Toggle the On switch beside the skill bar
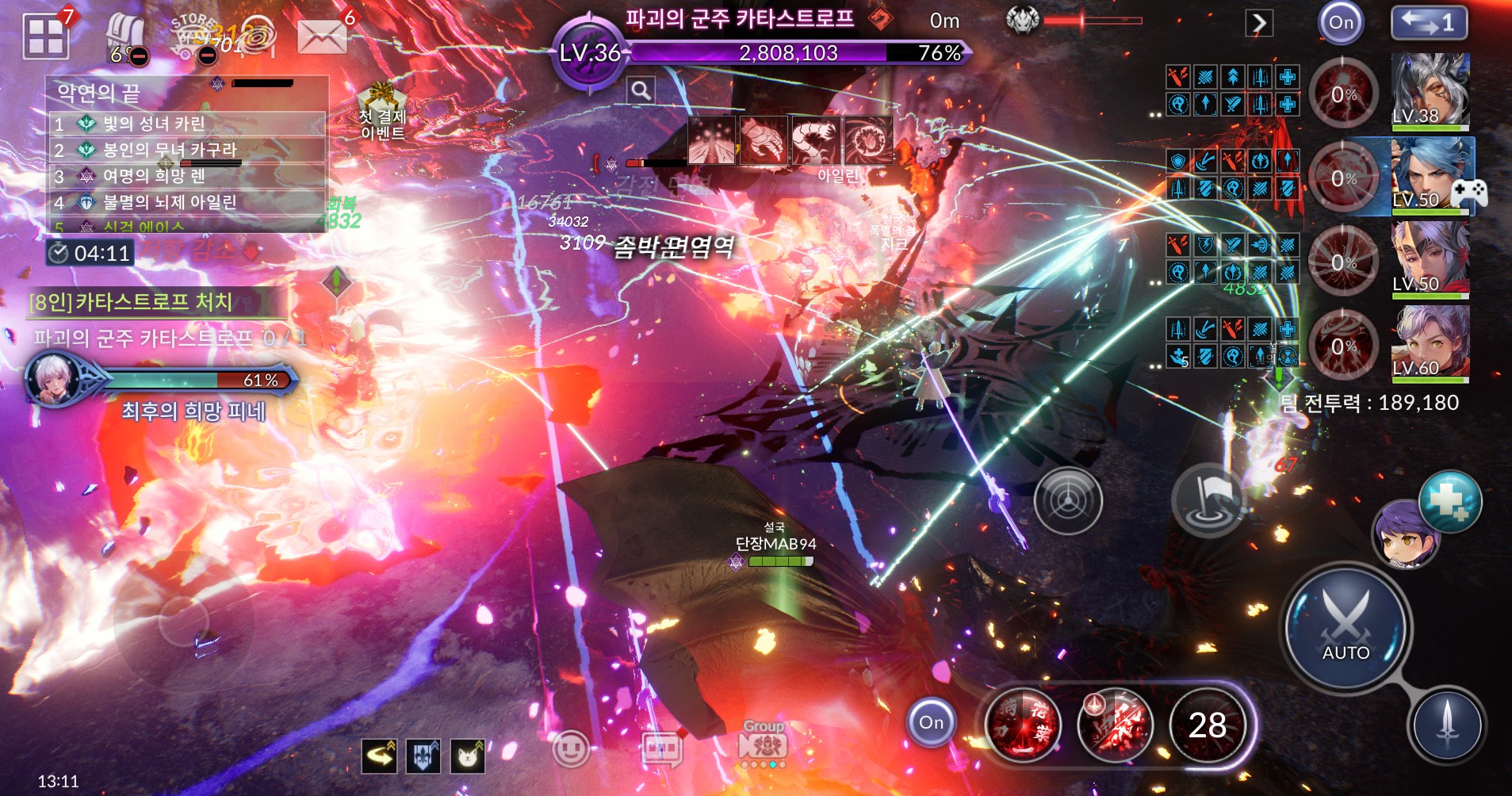 pos(931,722)
